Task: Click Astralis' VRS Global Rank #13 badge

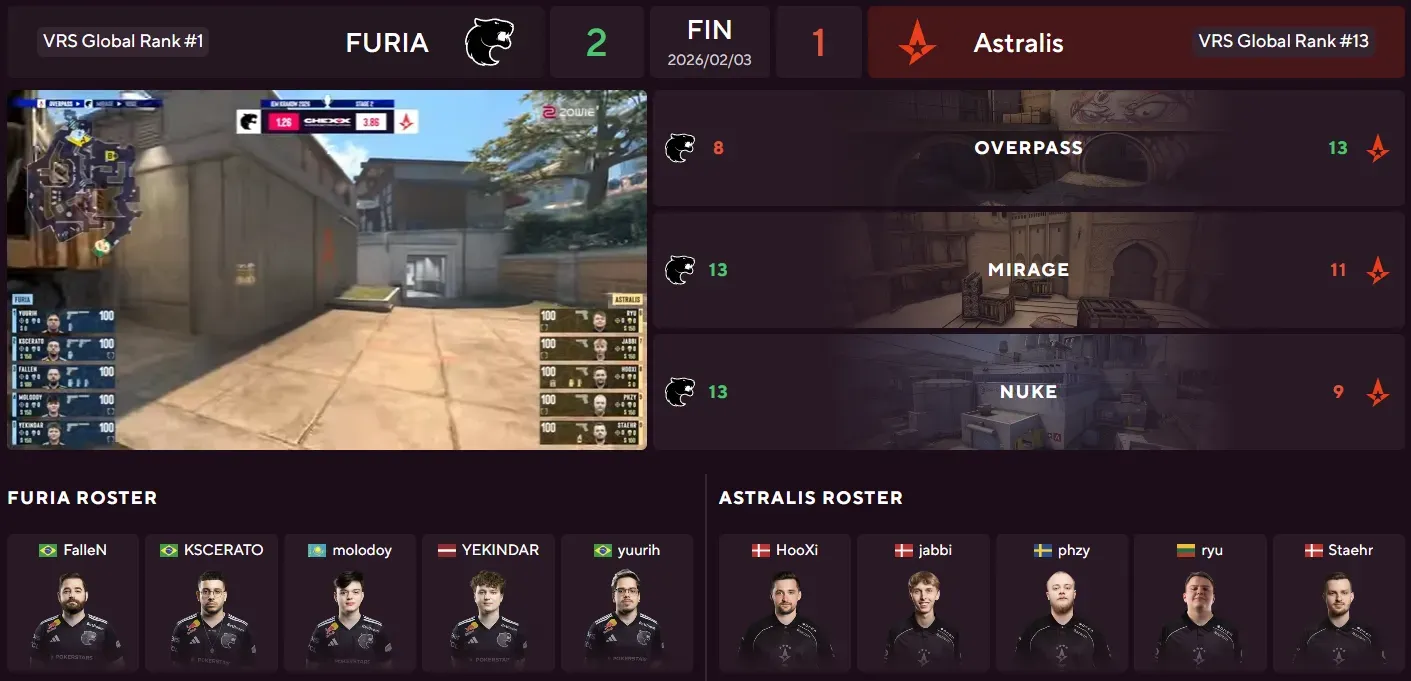Action: (x=1285, y=42)
